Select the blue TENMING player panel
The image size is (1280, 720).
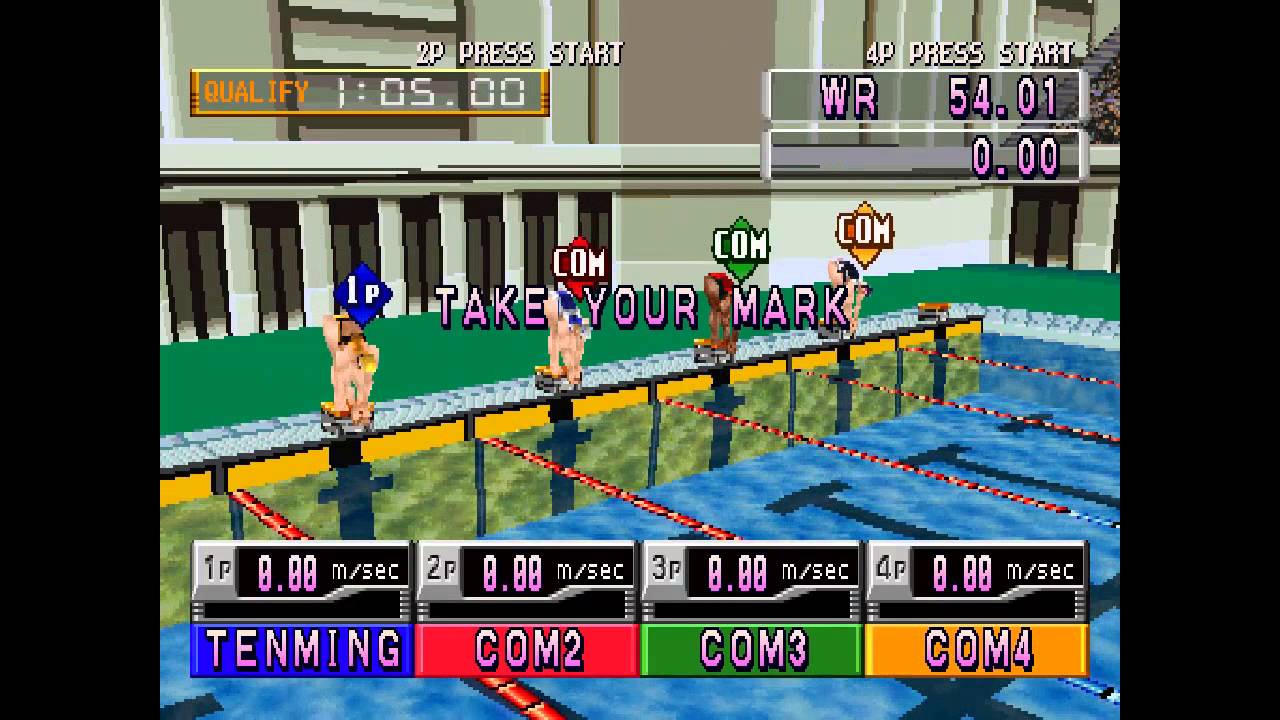tap(302, 650)
